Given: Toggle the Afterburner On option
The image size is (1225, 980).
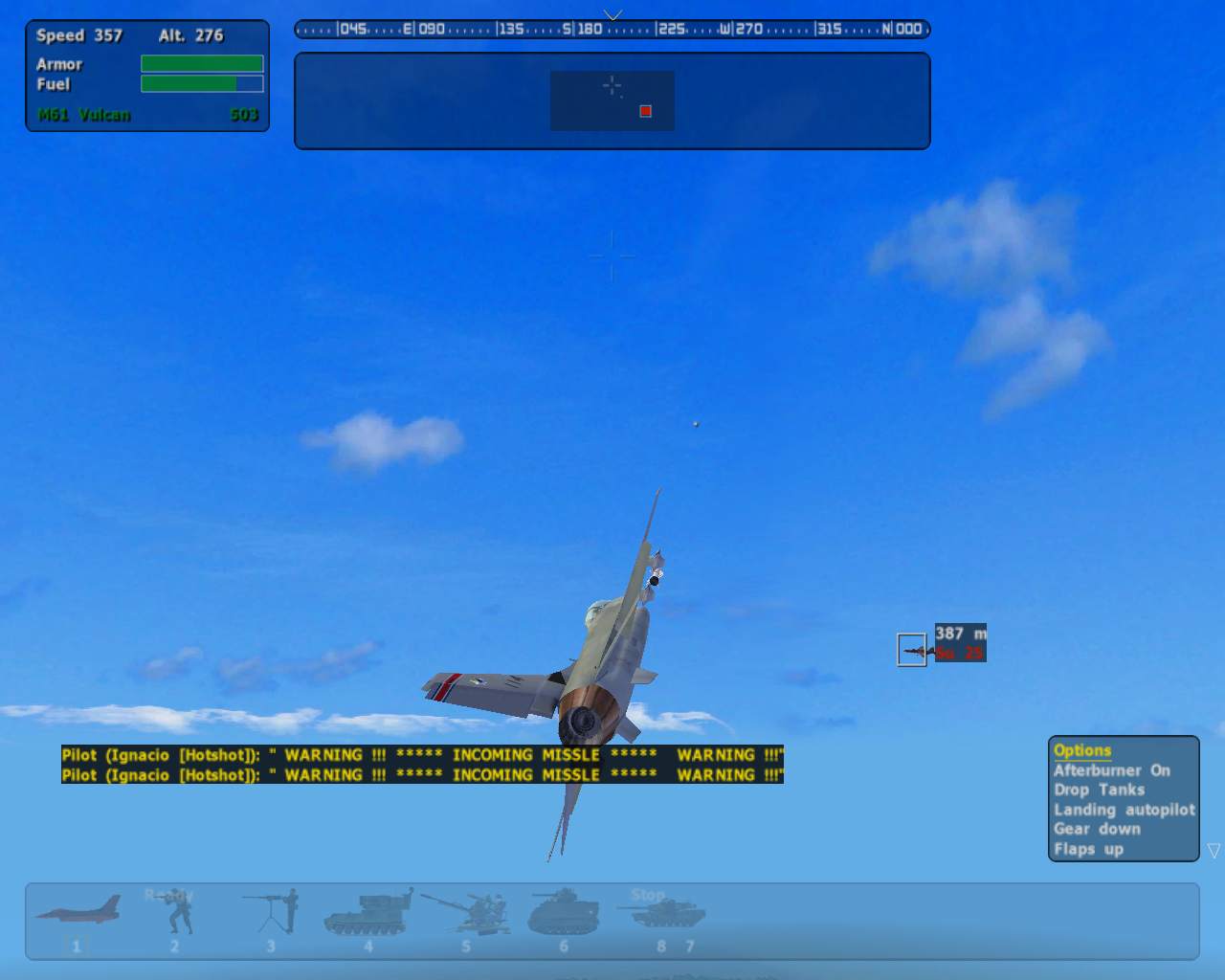Looking at the screenshot, I should pyautogui.click(x=1111, y=770).
